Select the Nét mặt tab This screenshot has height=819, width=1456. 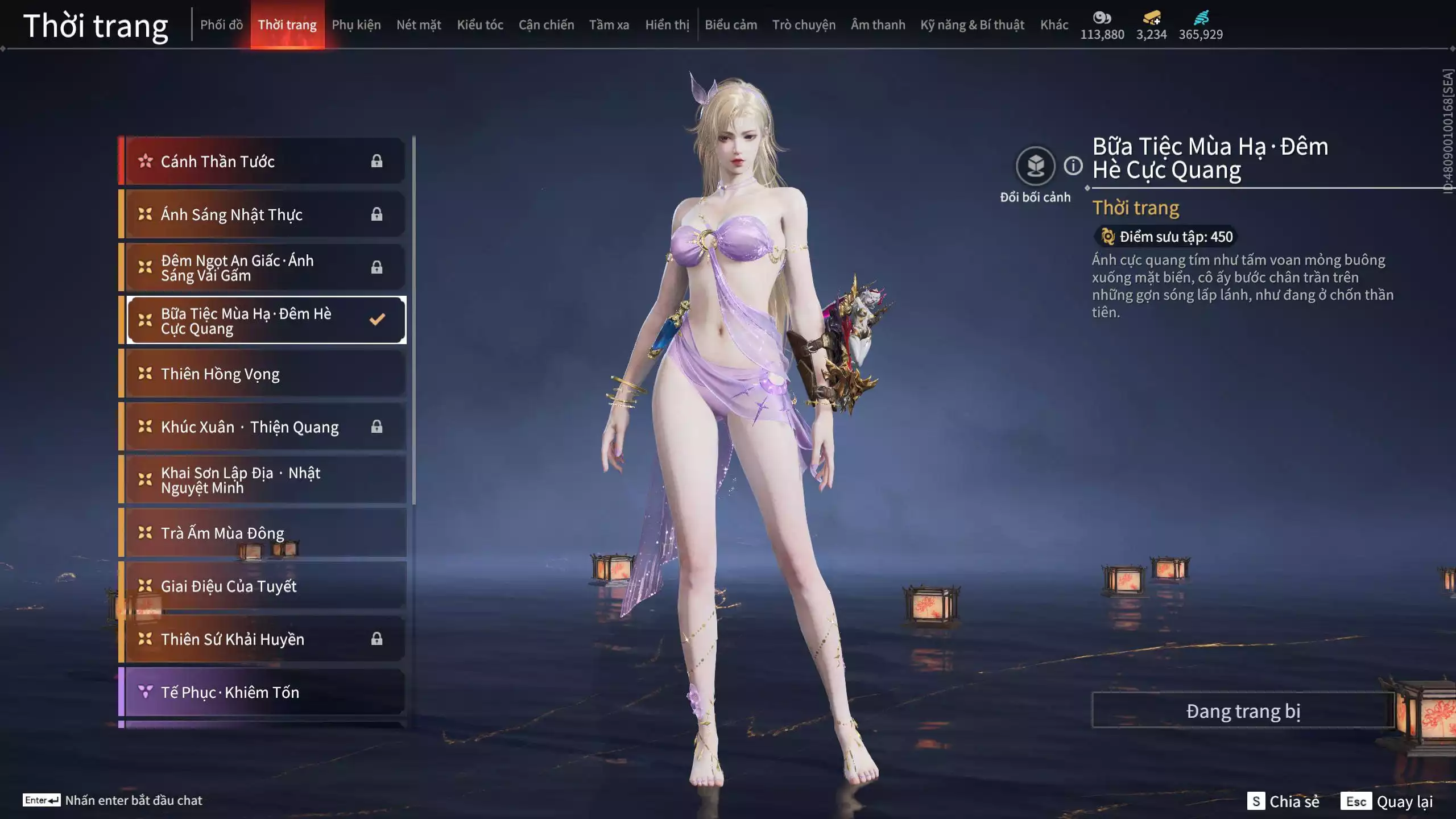419,24
